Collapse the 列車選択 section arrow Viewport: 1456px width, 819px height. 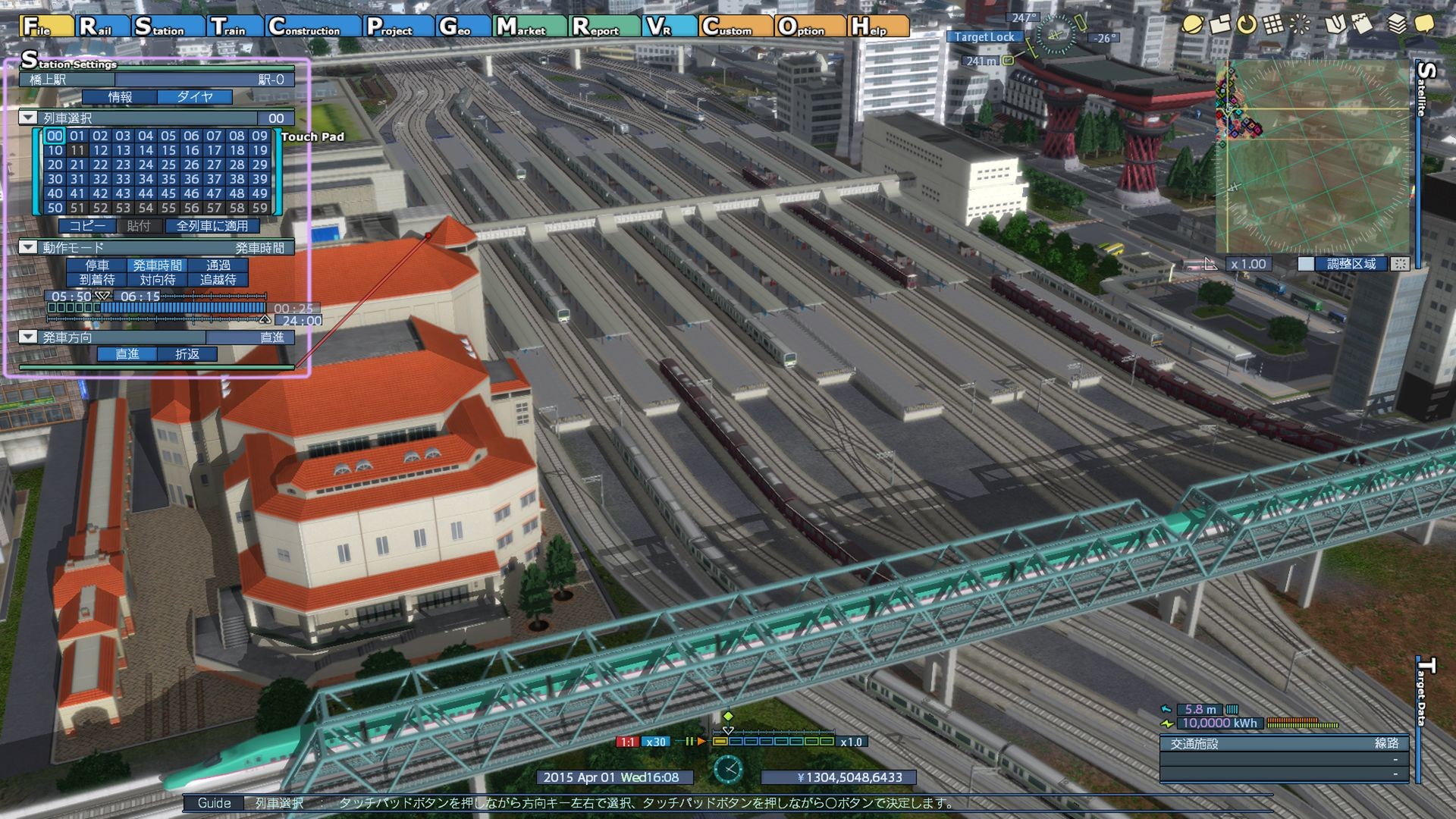28,118
